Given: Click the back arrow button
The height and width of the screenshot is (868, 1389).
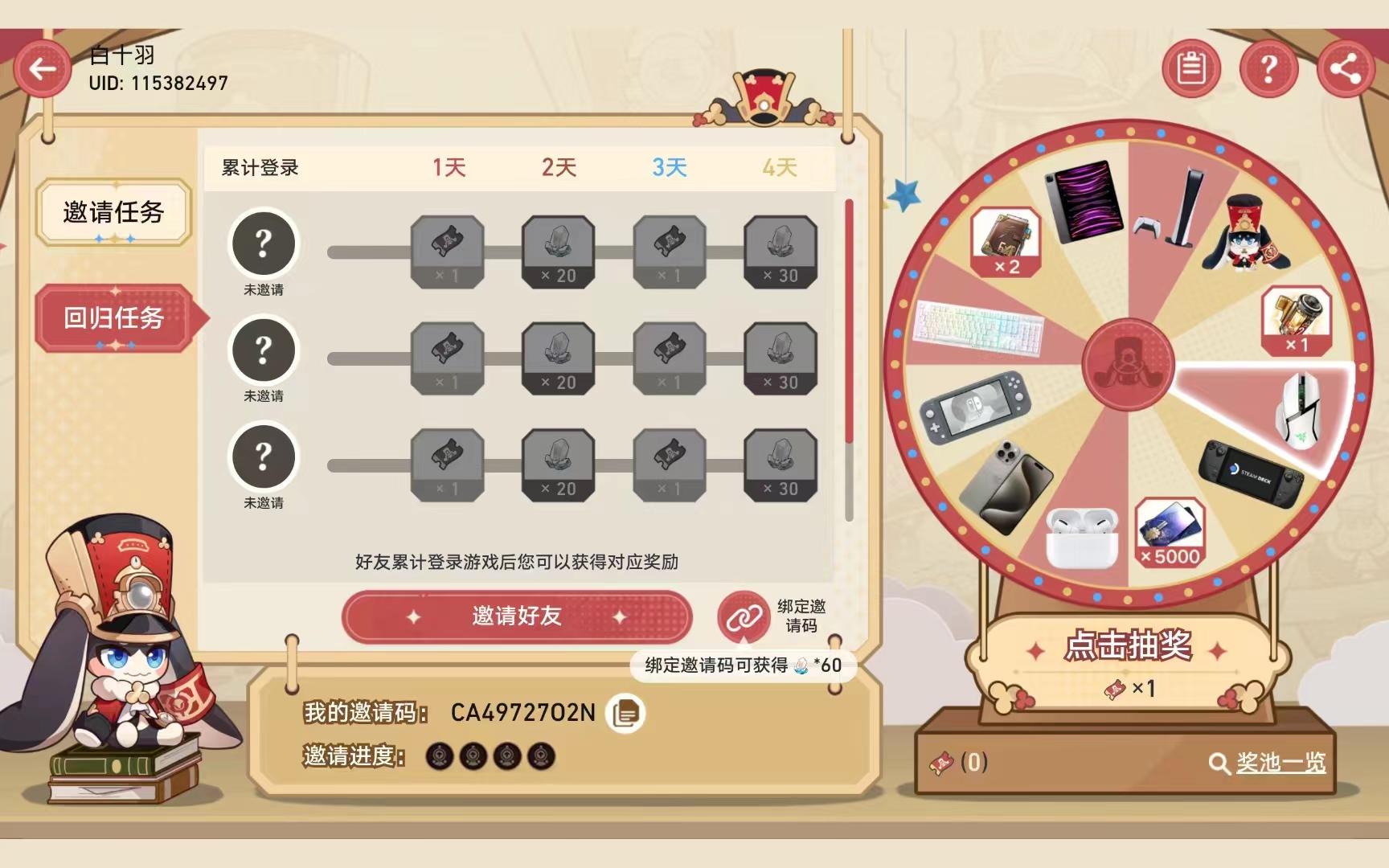Looking at the screenshot, I should 43,68.
